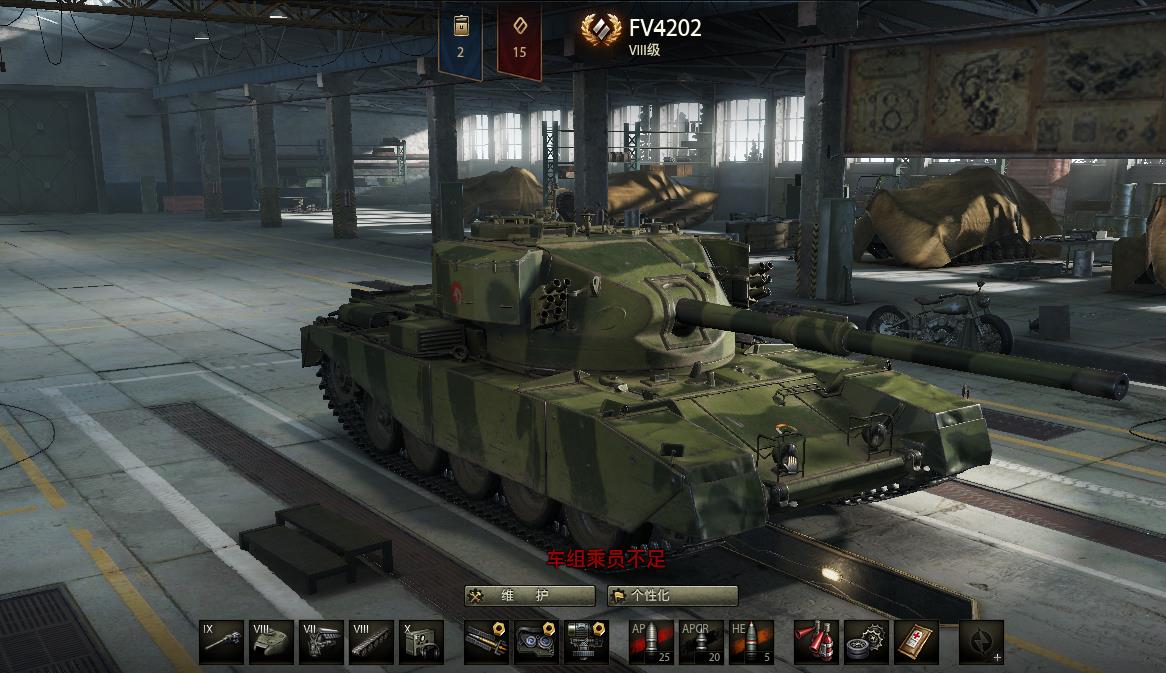Select the HE shells slot
The image size is (1166, 673).
(x=751, y=642)
